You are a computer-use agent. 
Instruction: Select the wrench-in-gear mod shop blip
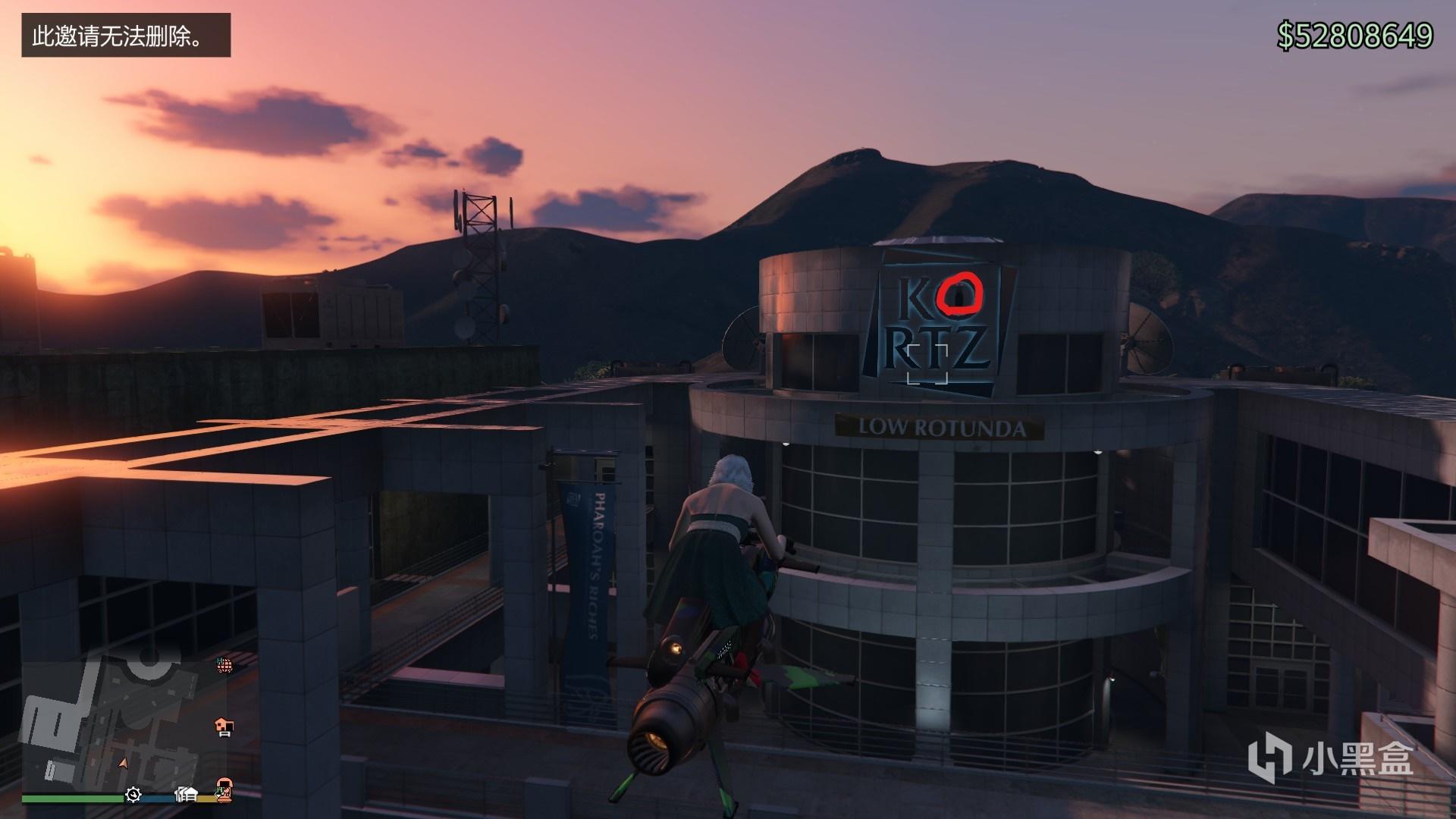(133, 794)
